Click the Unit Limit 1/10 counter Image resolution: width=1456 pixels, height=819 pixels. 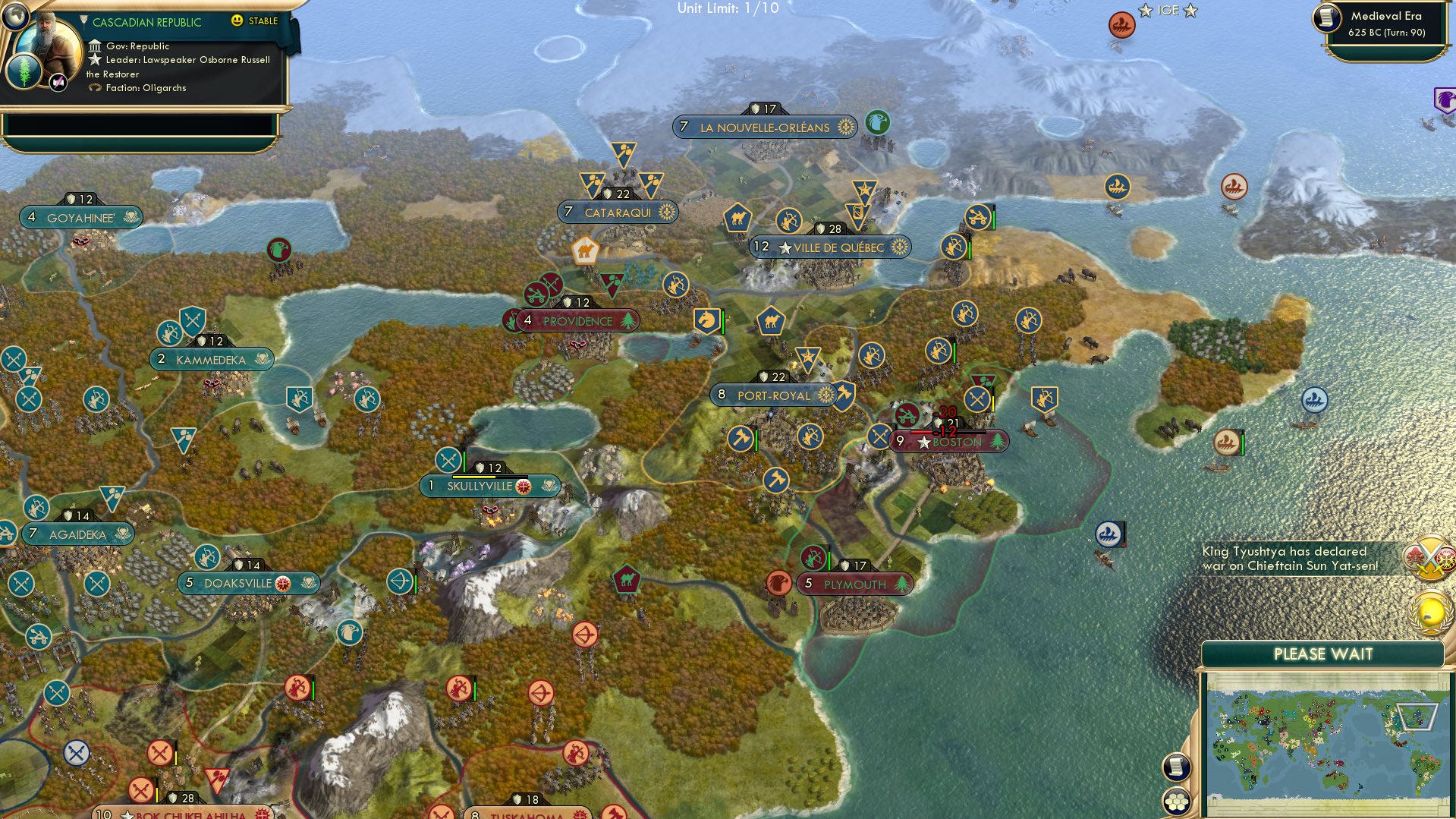pos(730,8)
